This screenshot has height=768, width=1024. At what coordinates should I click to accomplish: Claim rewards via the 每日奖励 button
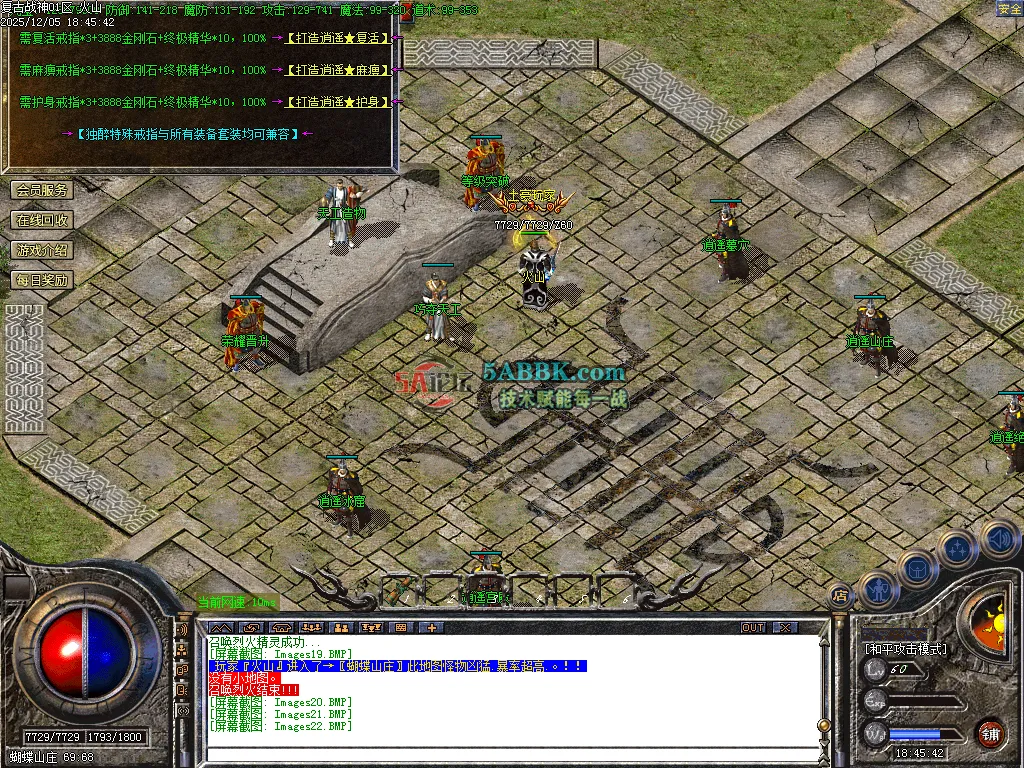pyautogui.click(x=42, y=280)
